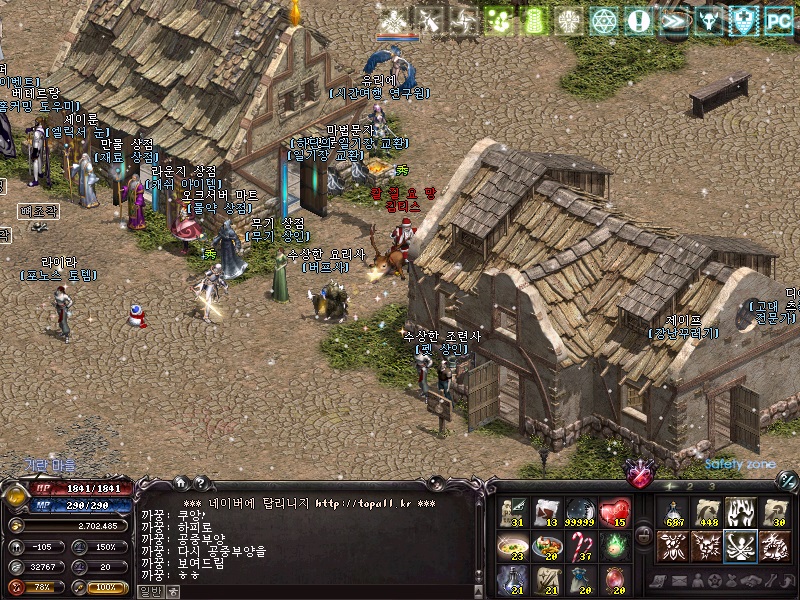Viewport: 800px width, 600px height.
Task: Switch to hotbar page 3
Action: tap(711, 486)
